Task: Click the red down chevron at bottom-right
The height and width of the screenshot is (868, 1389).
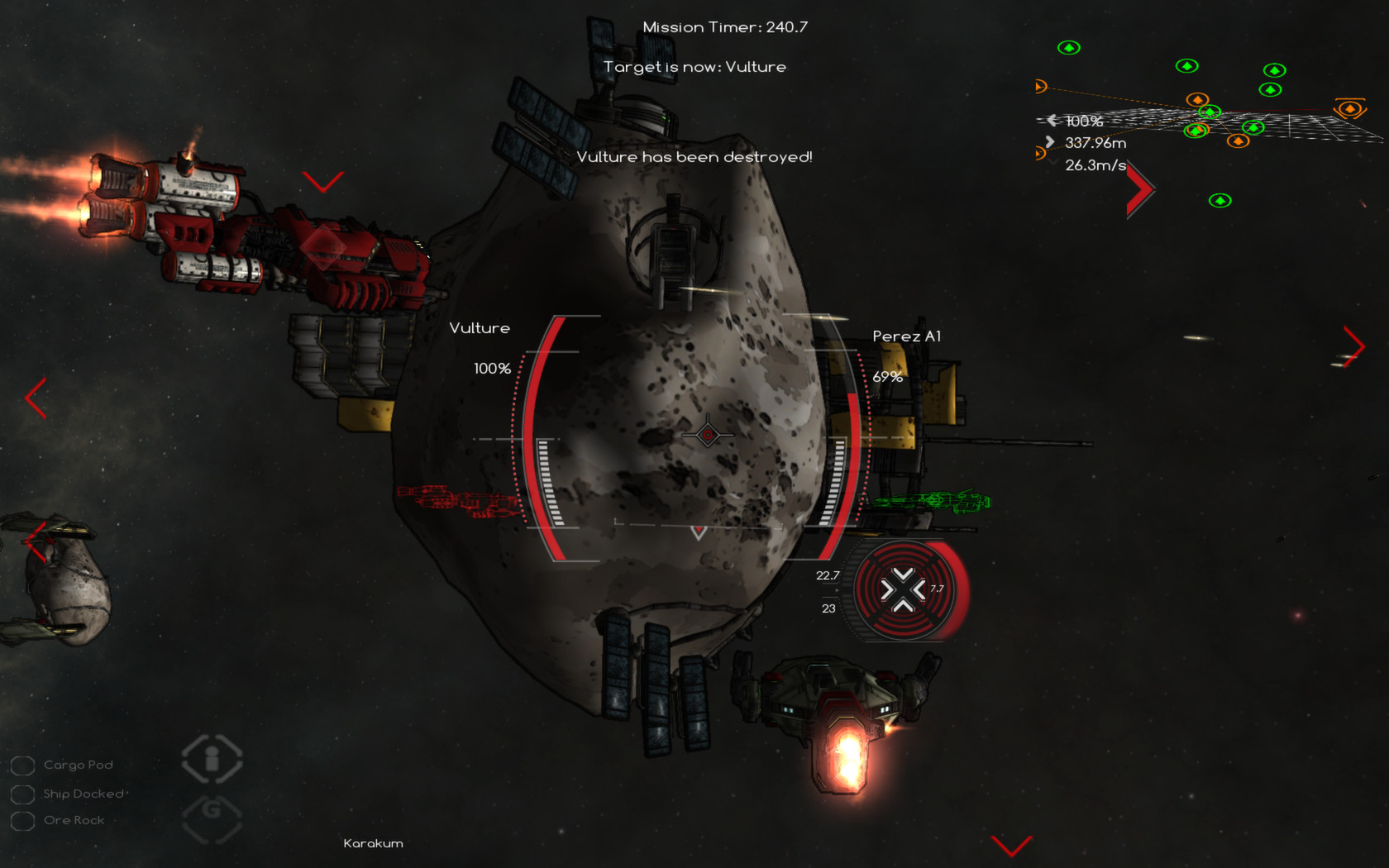Action: 1010,845
